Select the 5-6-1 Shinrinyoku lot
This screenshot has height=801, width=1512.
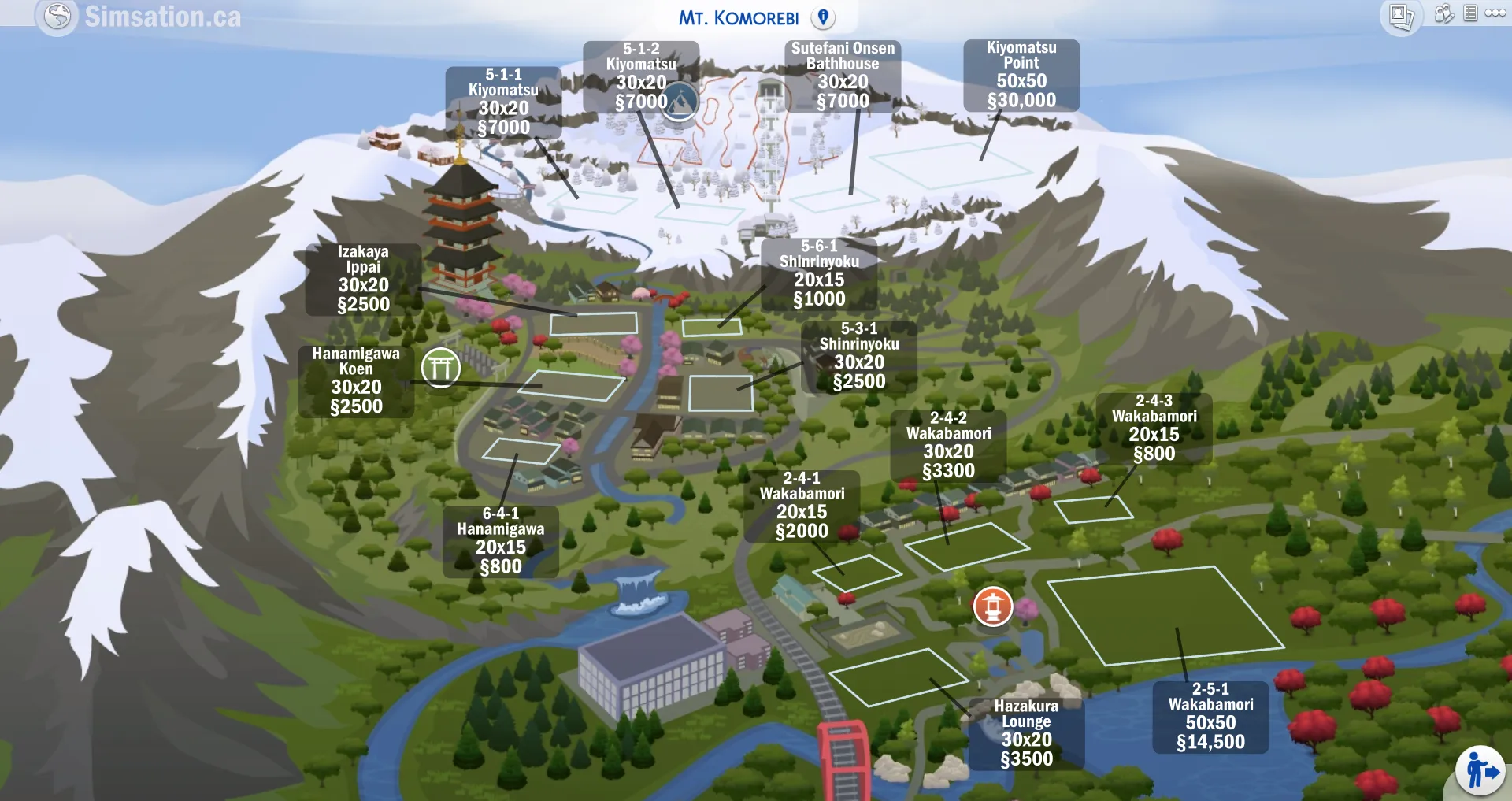[x=821, y=273]
